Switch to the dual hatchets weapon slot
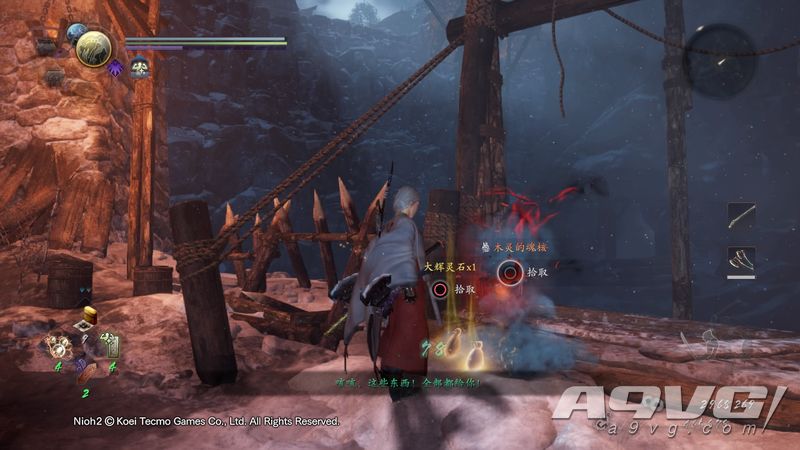The image size is (800, 450). (741, 261)
